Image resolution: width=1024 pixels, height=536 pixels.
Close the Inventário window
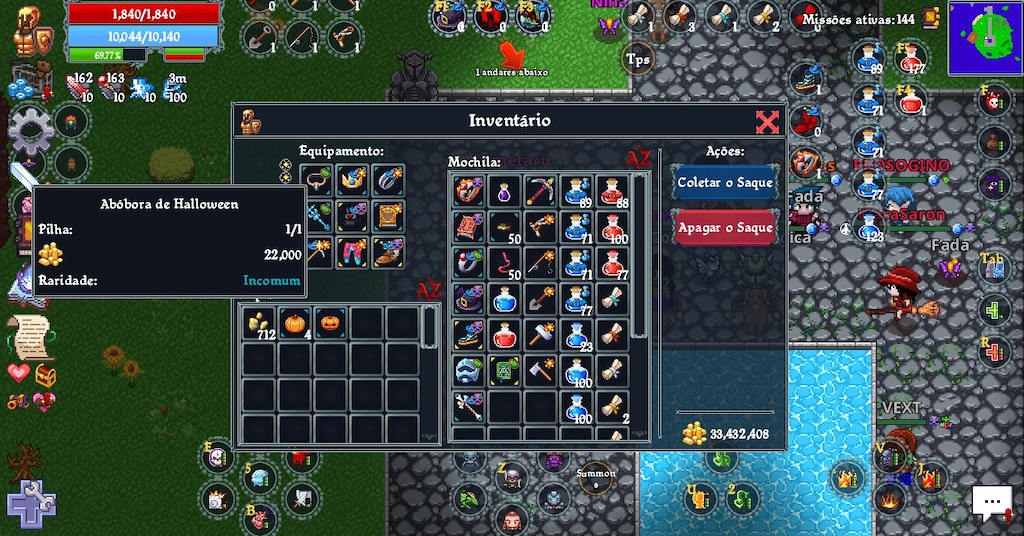click(767, 122)
